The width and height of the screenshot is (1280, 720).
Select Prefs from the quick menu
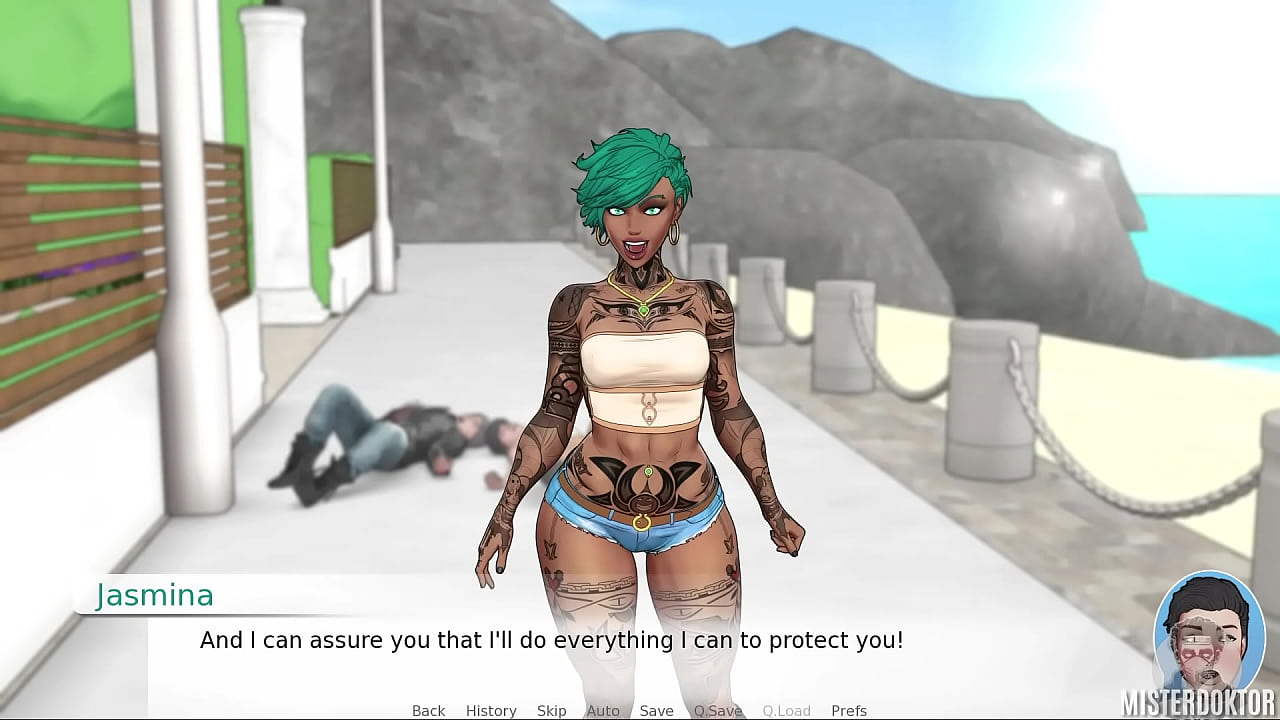tap(849, 710)
